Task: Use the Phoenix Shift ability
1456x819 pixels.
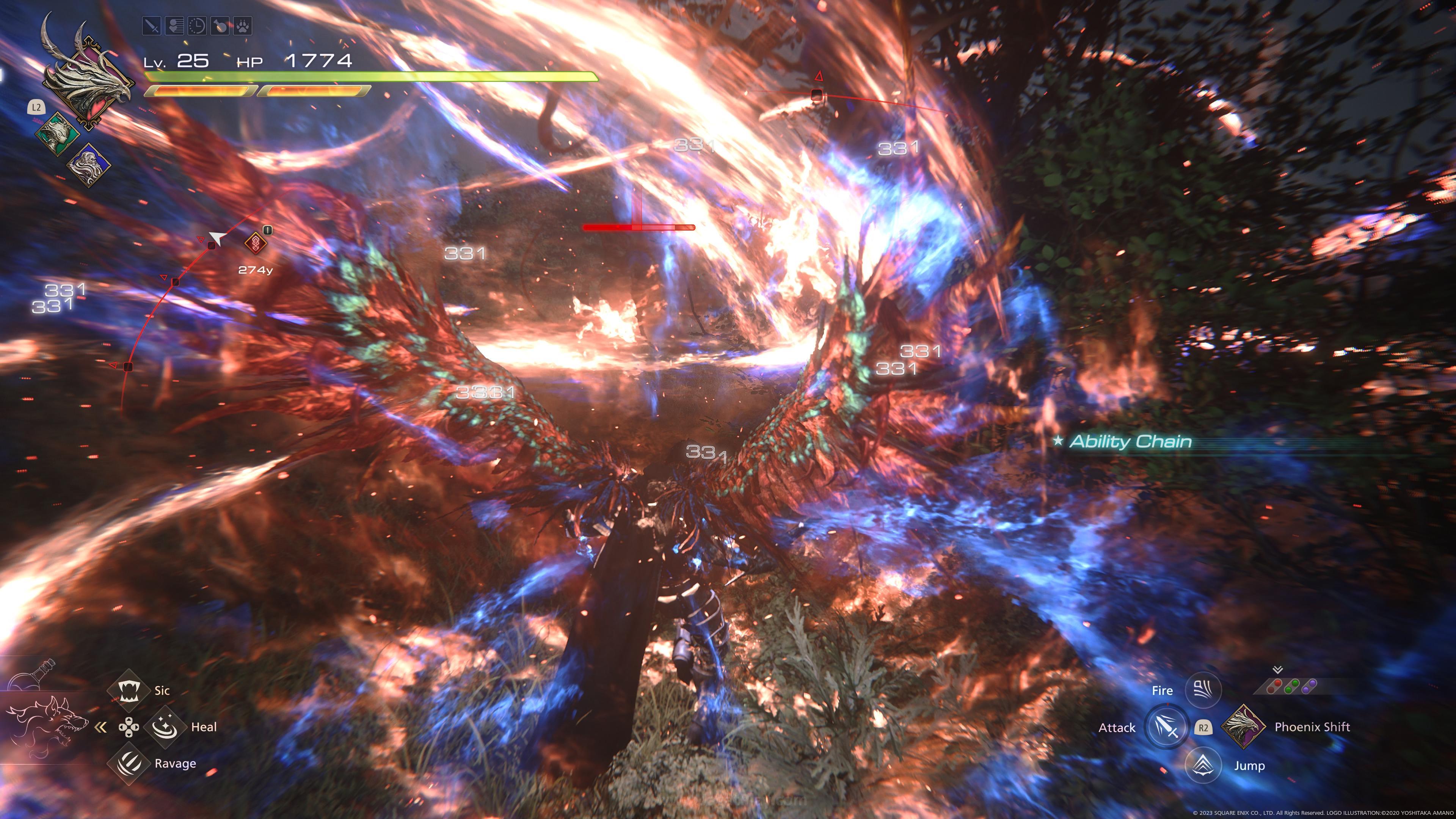Action: pos(1243,727)
